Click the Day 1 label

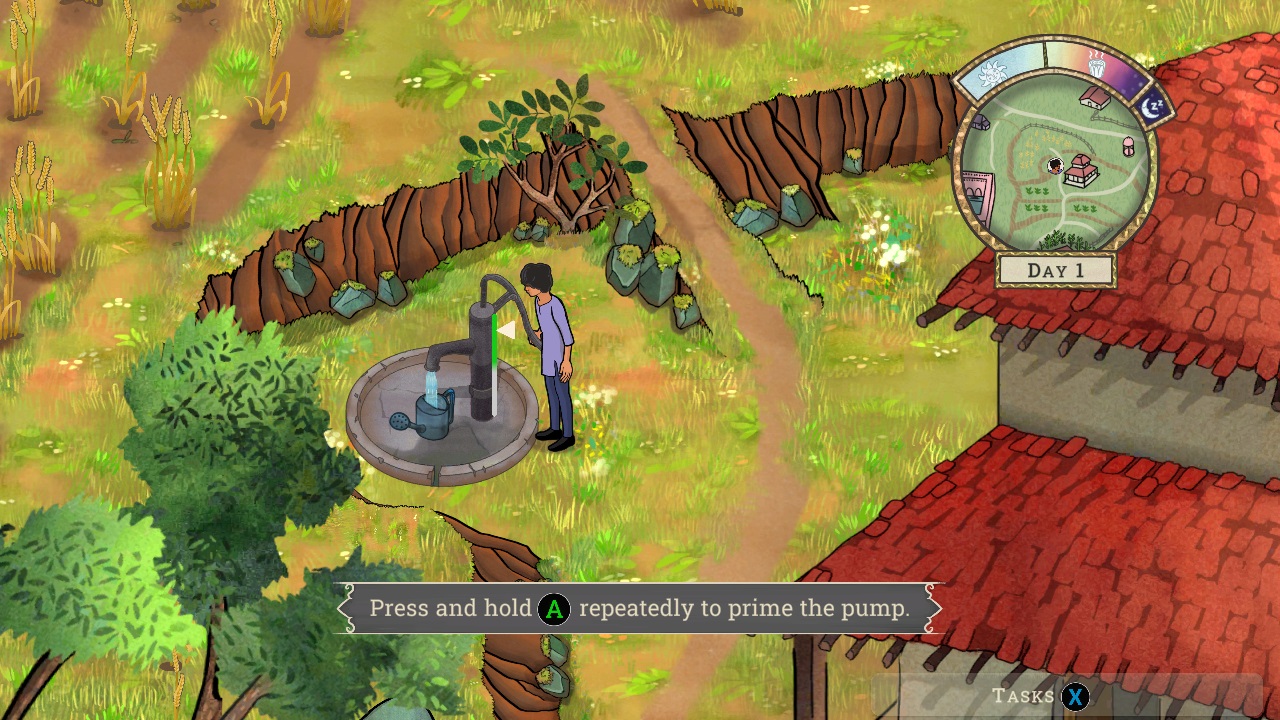(1055, 269)
